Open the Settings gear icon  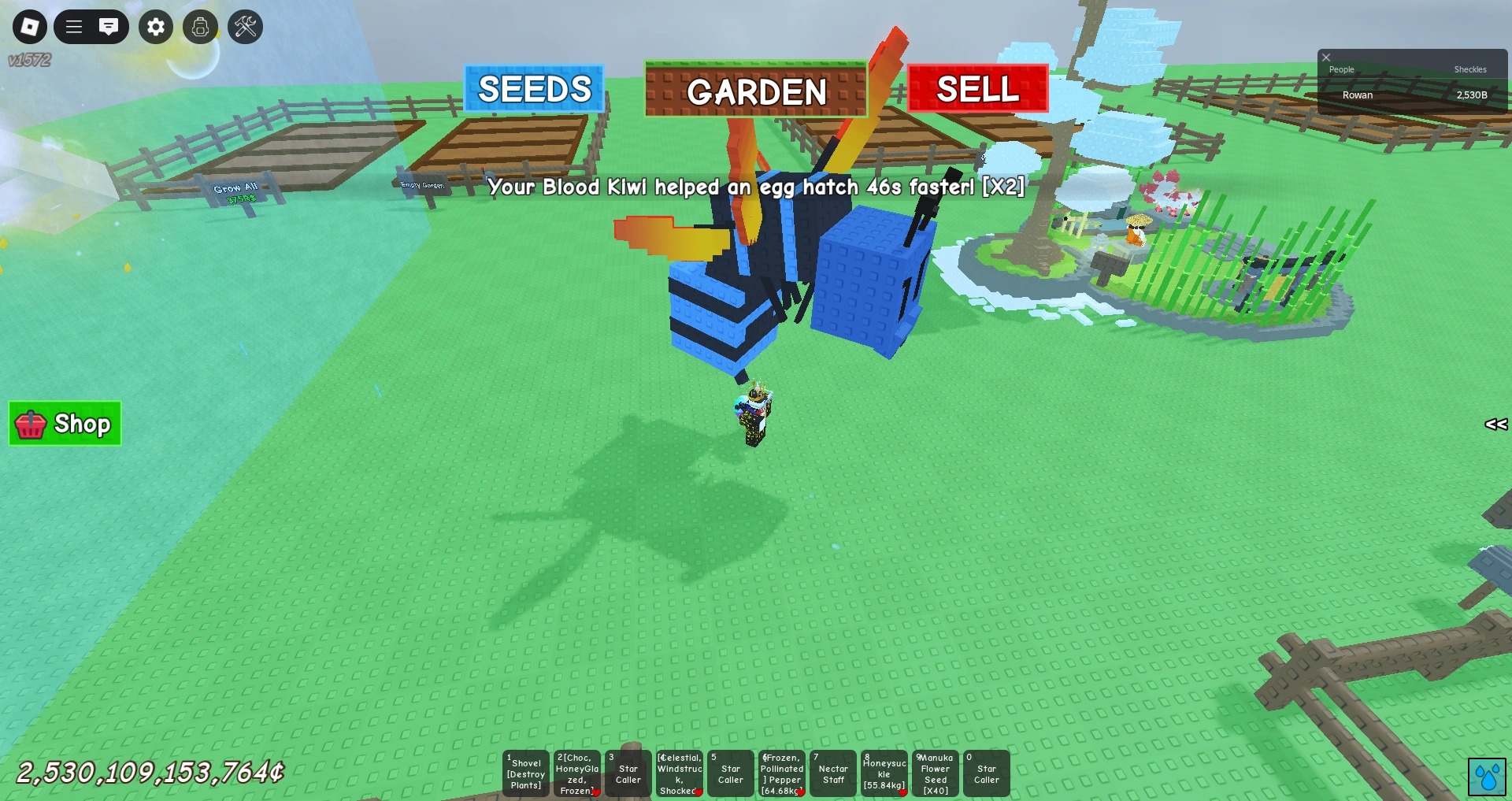(x=155, y=27)
